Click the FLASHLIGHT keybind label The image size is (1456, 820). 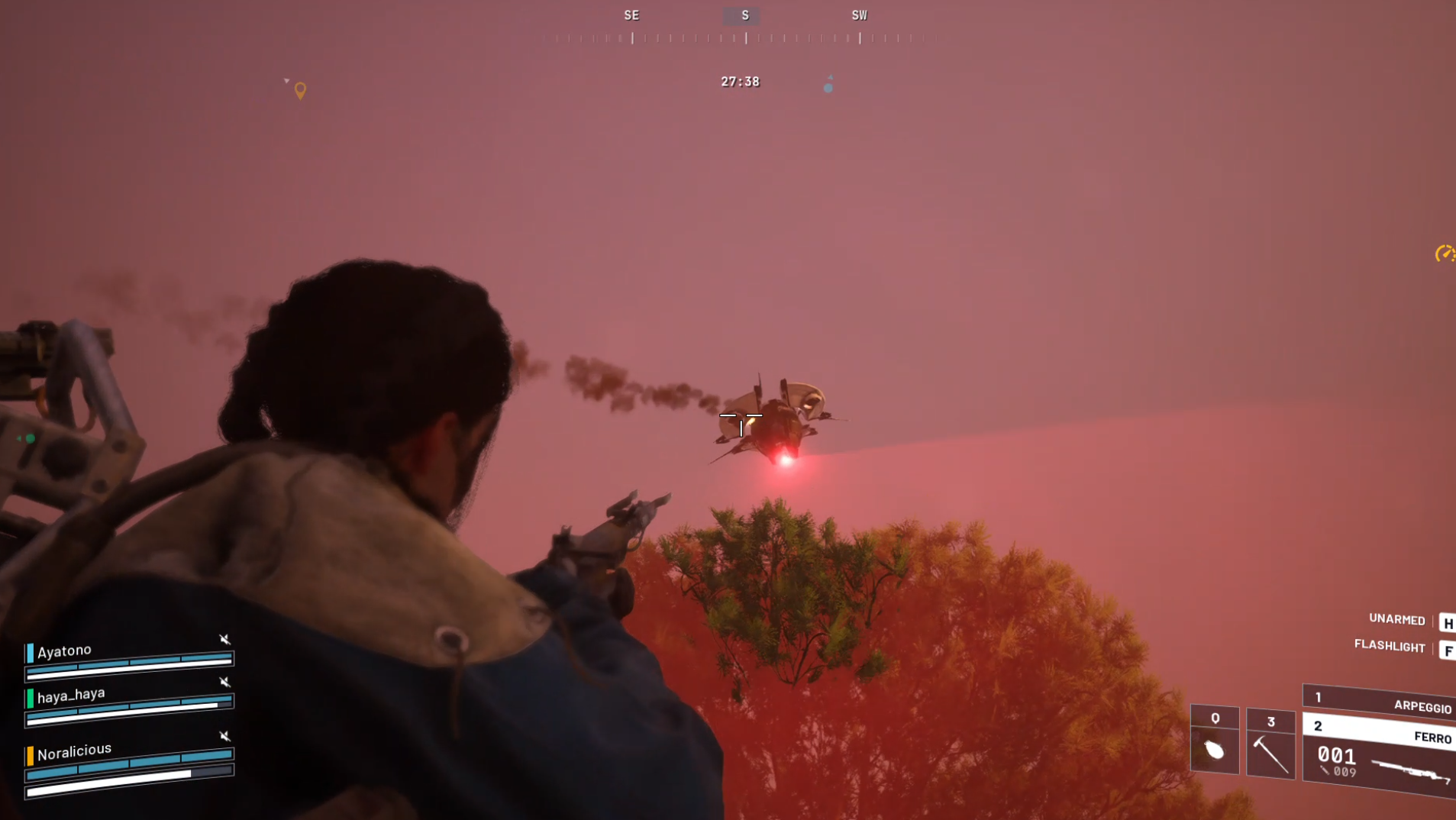click(x=1390, y=647)
